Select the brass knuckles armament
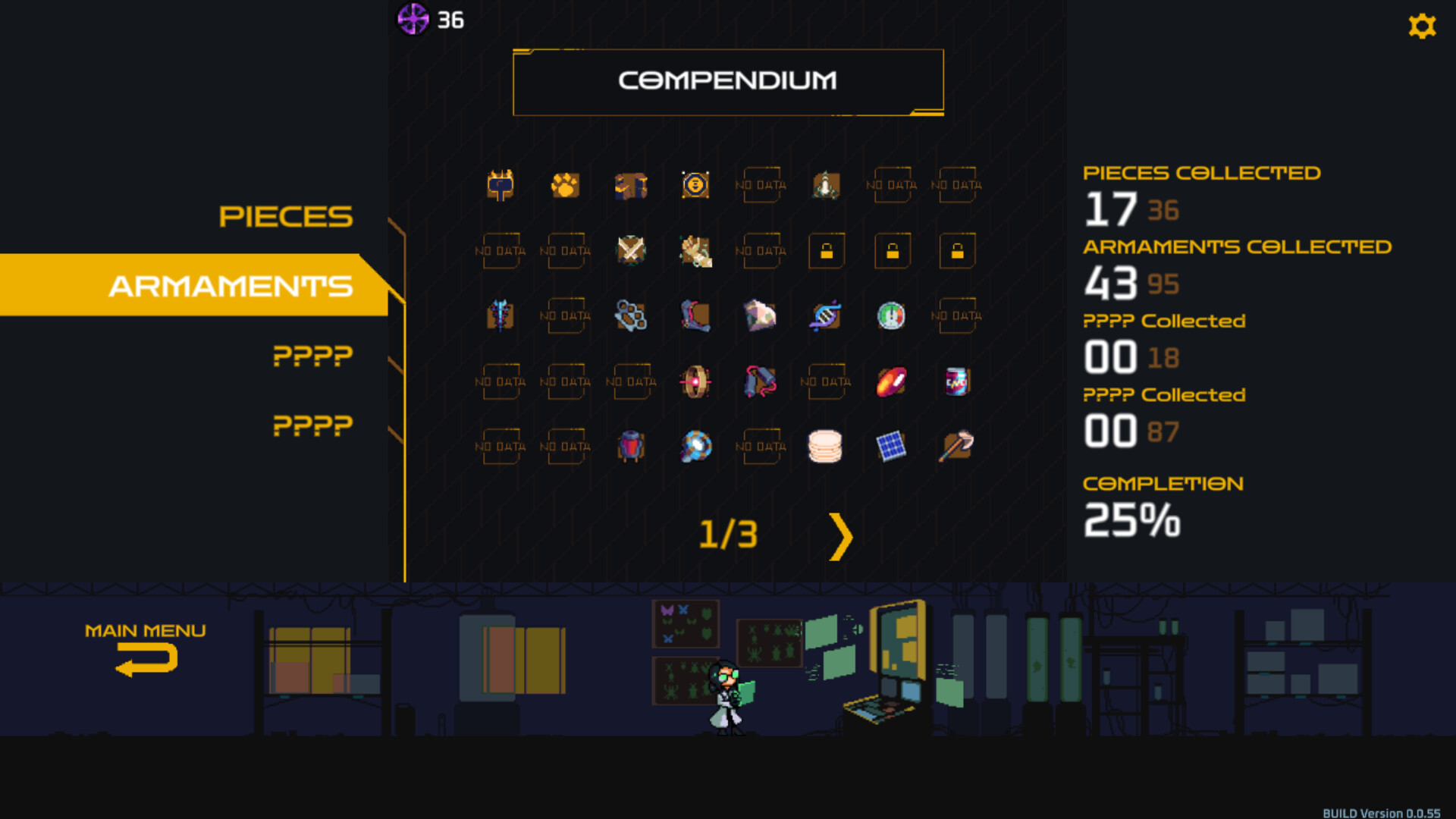Image resolution: width=1456 pixels, height=819 pixels. pyautogui.click(x=629, y=316)
